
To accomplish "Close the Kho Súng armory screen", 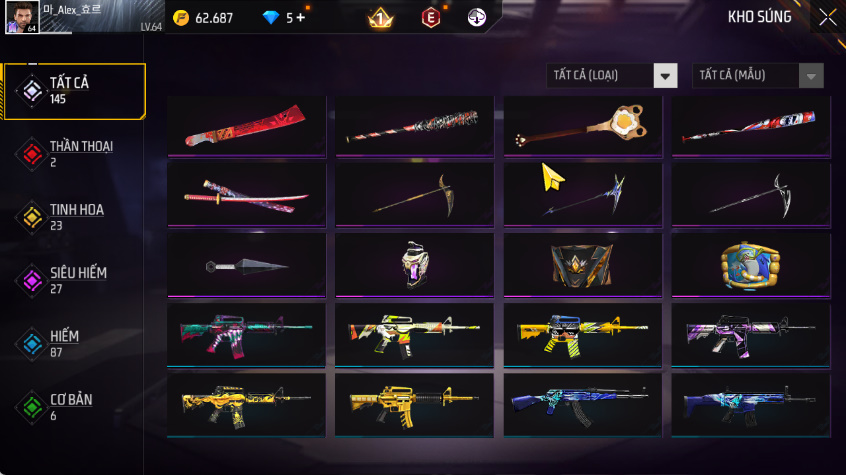I will [x=828, y=17].
